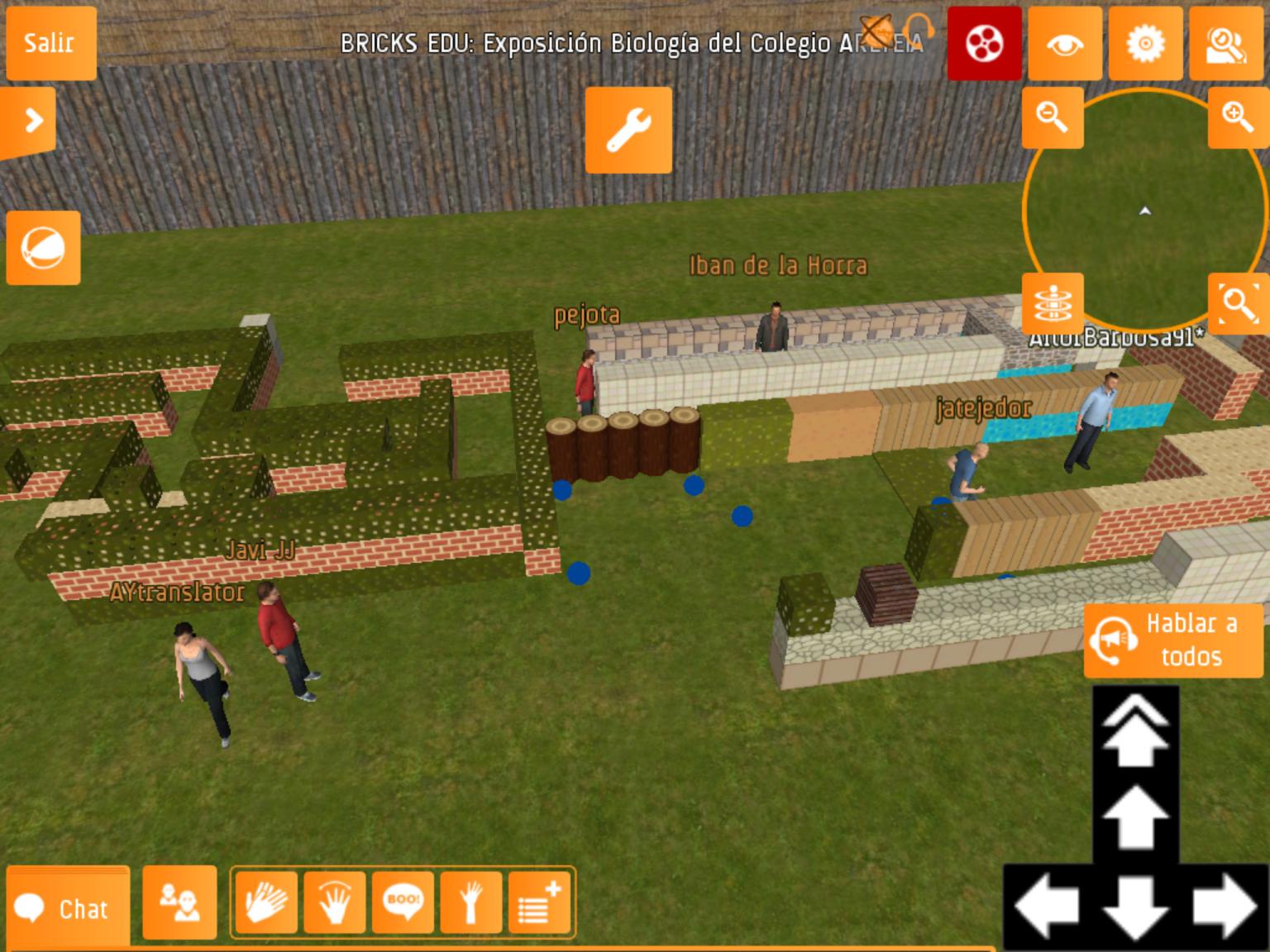The image size is (1270, 952).
Task: Select the beach ball icon button
Action: [43, 248]
